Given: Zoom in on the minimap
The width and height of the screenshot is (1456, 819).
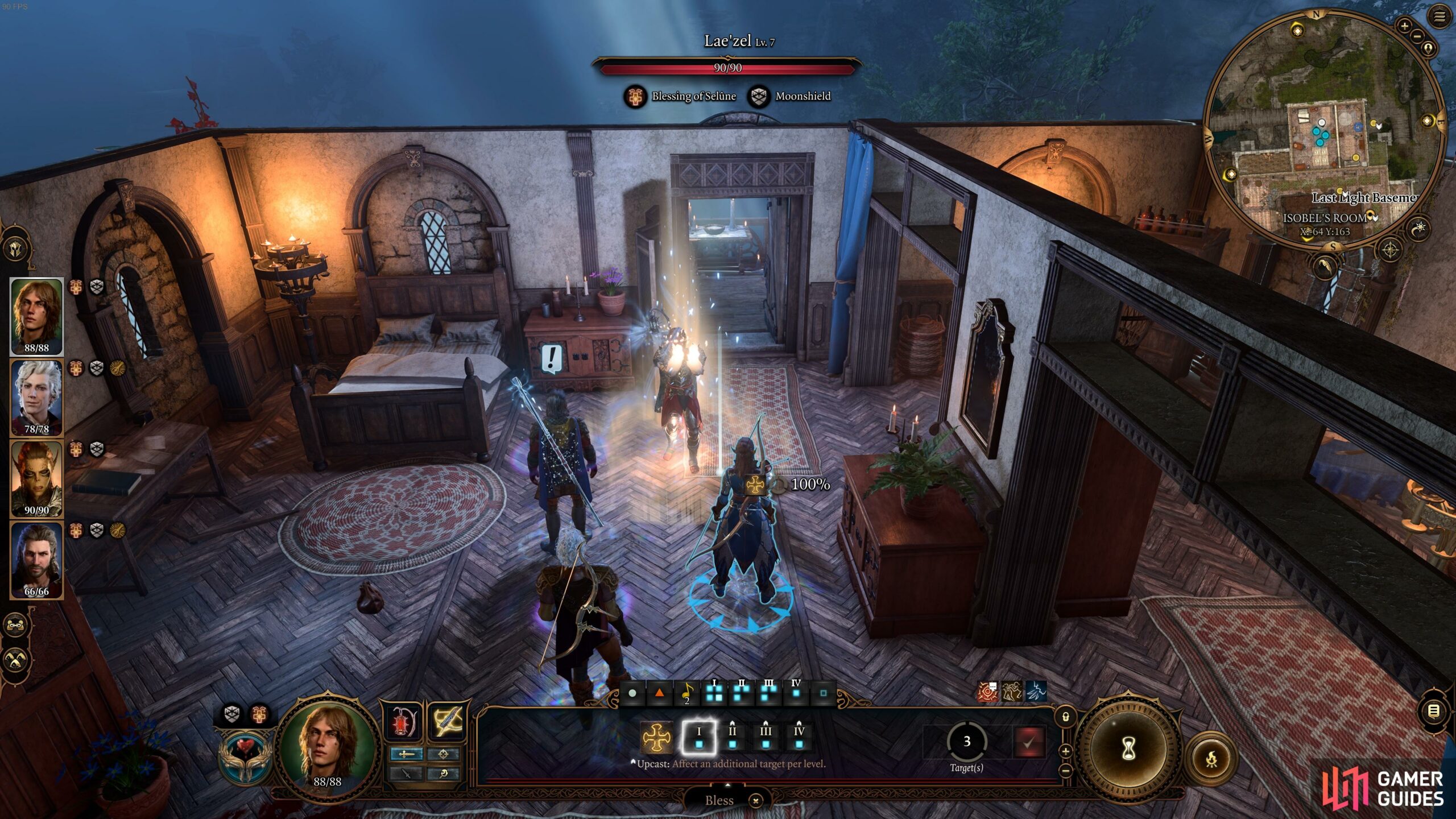Looking at the screenshot, I should tap(1404, 26).
